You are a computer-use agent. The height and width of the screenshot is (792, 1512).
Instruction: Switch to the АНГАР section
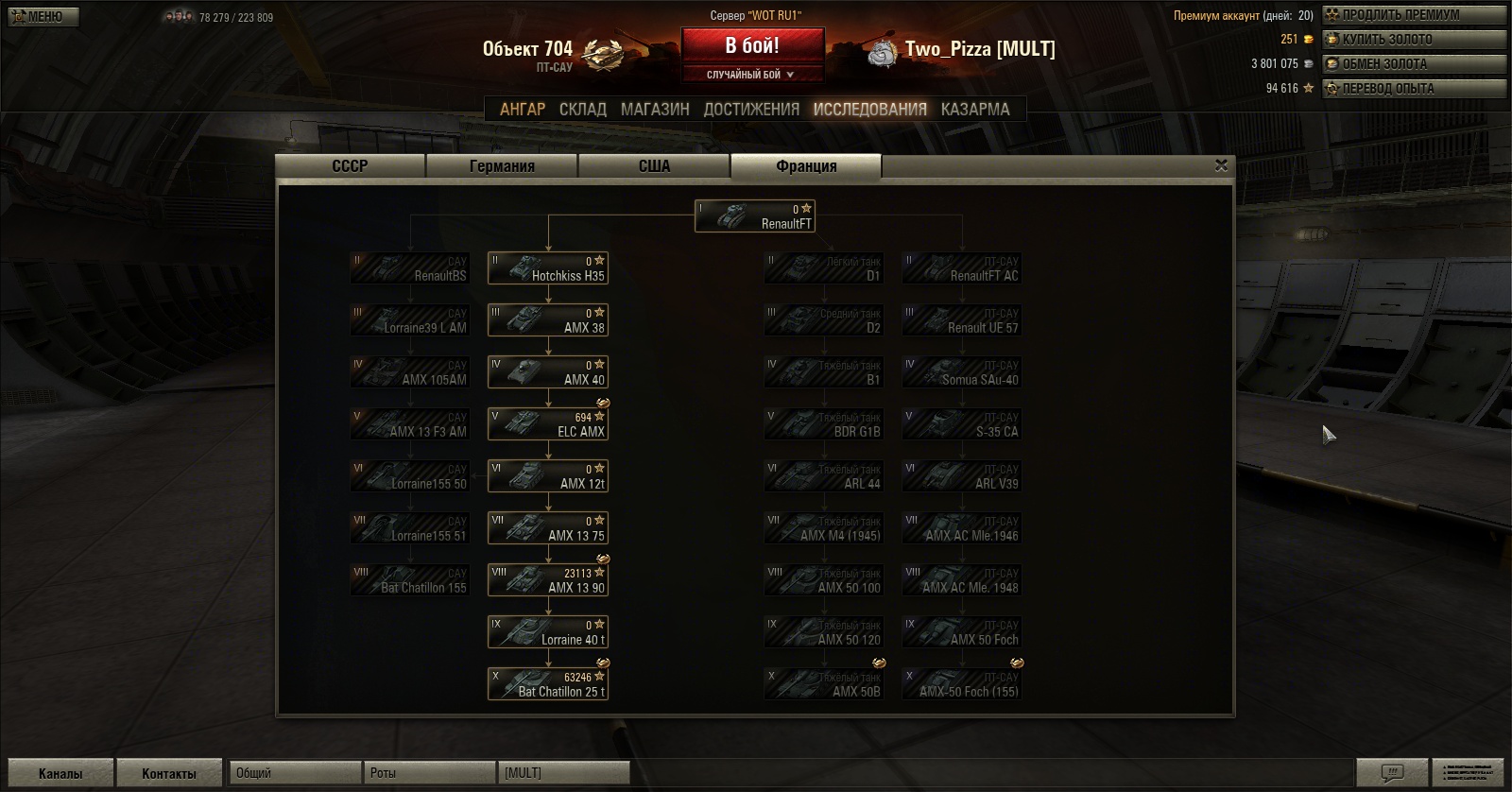(x=523, y=110)
